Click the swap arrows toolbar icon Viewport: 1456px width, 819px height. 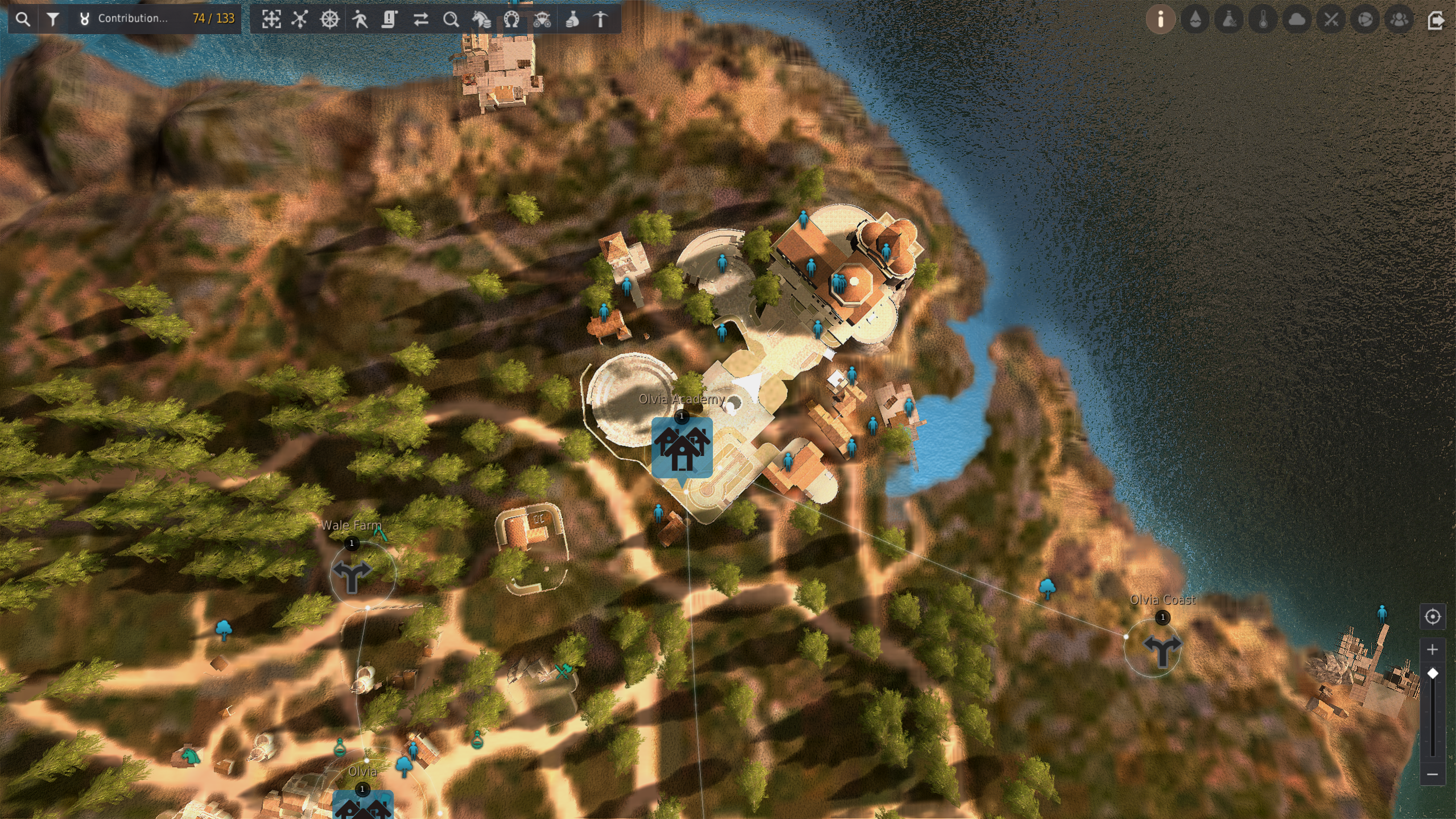pyautogui.click(x=420, y=19)
